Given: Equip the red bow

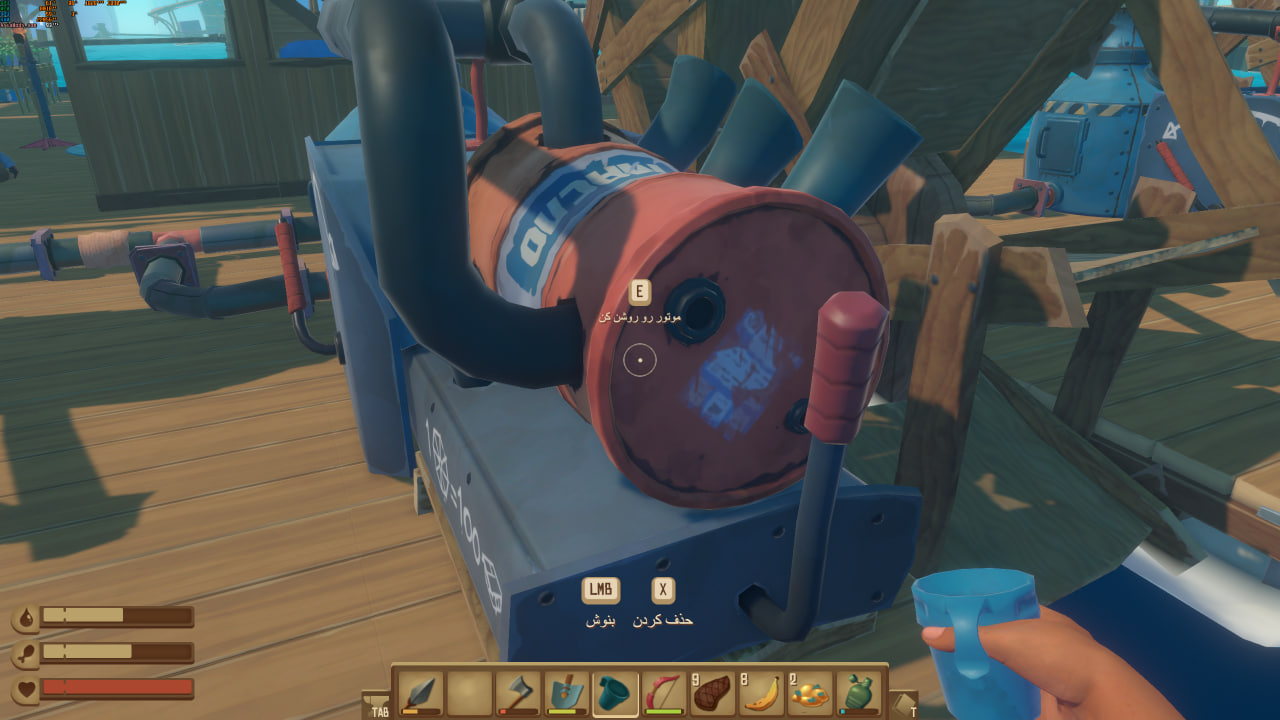Looking at the screenshot, I should click(664, 693).
